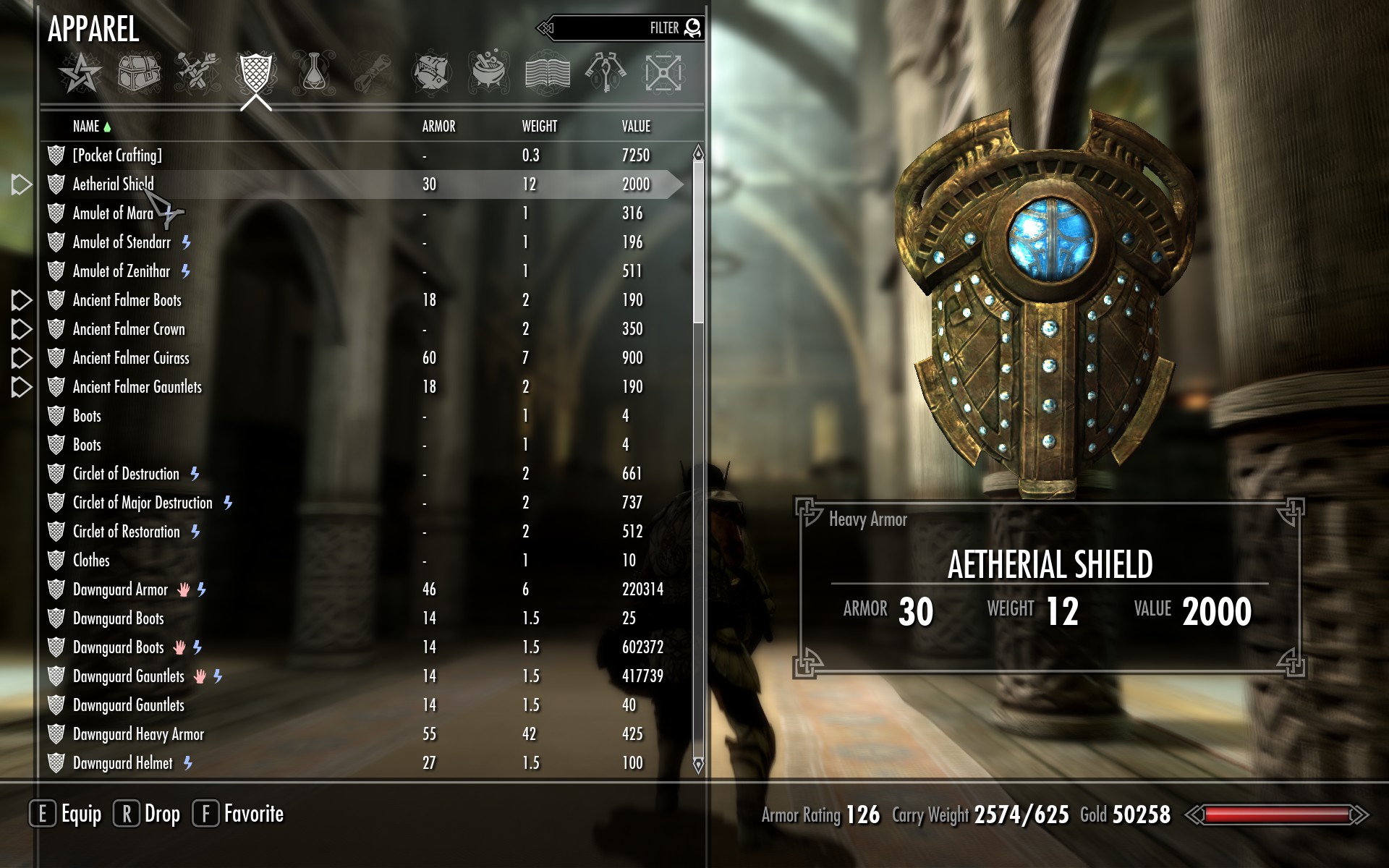Choose Amulet of Mara from the list

click(113, 213)
